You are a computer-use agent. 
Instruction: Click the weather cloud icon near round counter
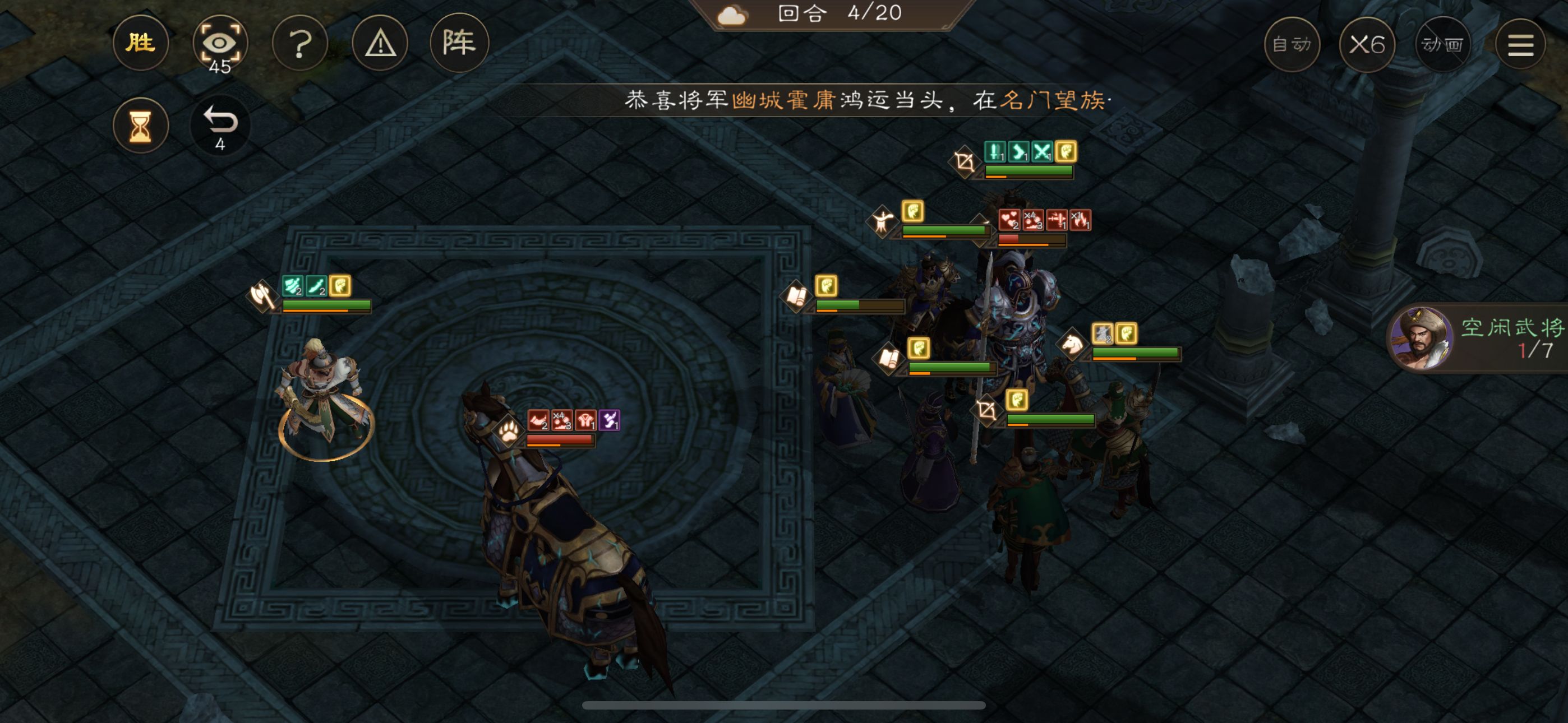(733, 15)
